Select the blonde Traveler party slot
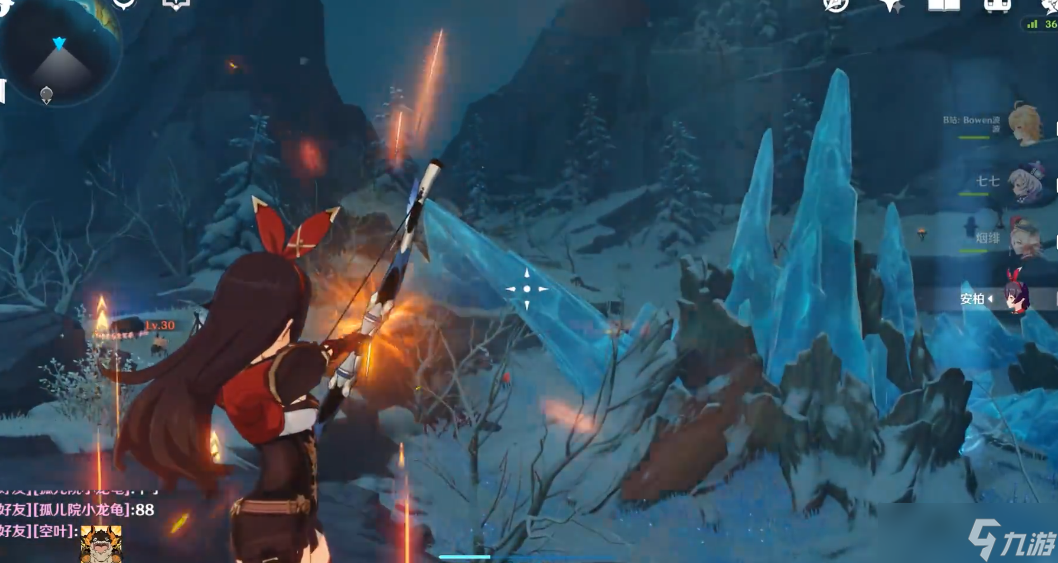 pyautogui.click(x=1024, y=124)
